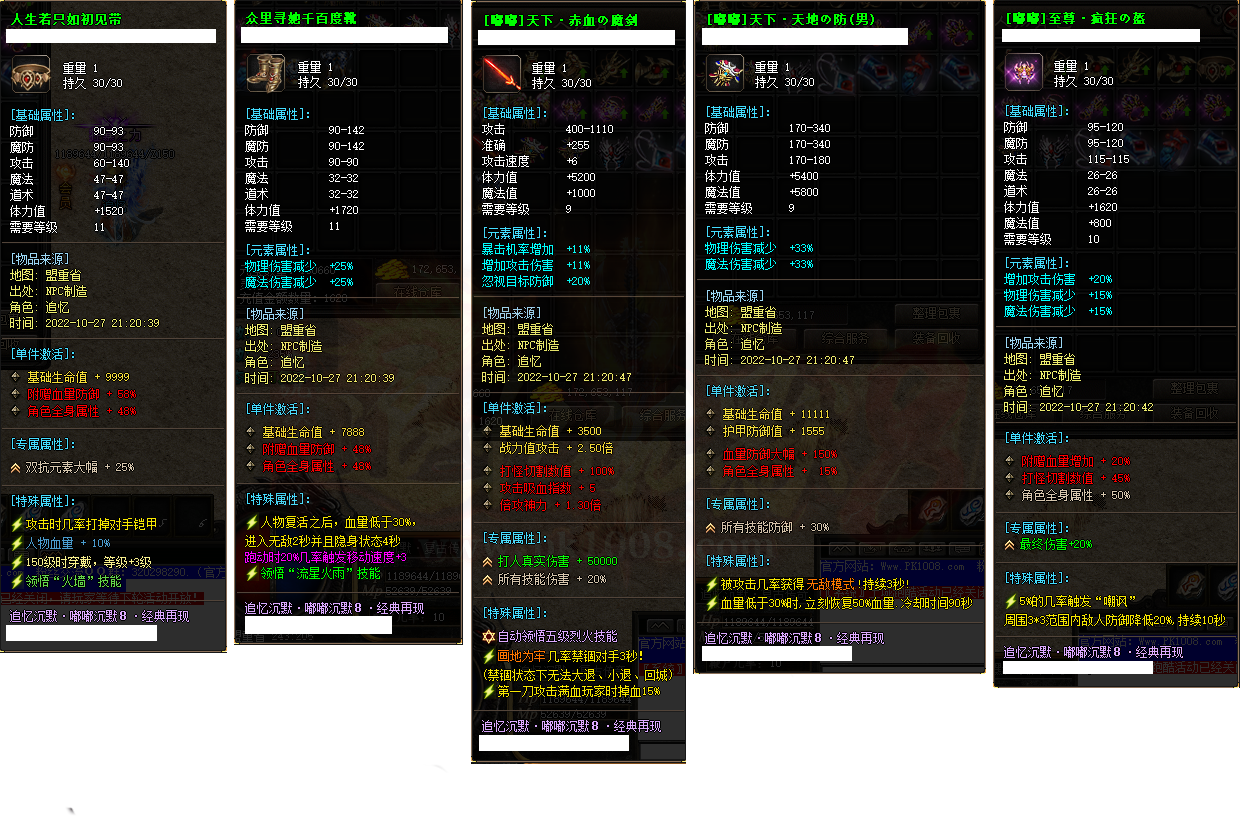Viewport: 1240px width, 833px height.
Task: Select the purple helmet item icon
Action: pos(1023,74)
